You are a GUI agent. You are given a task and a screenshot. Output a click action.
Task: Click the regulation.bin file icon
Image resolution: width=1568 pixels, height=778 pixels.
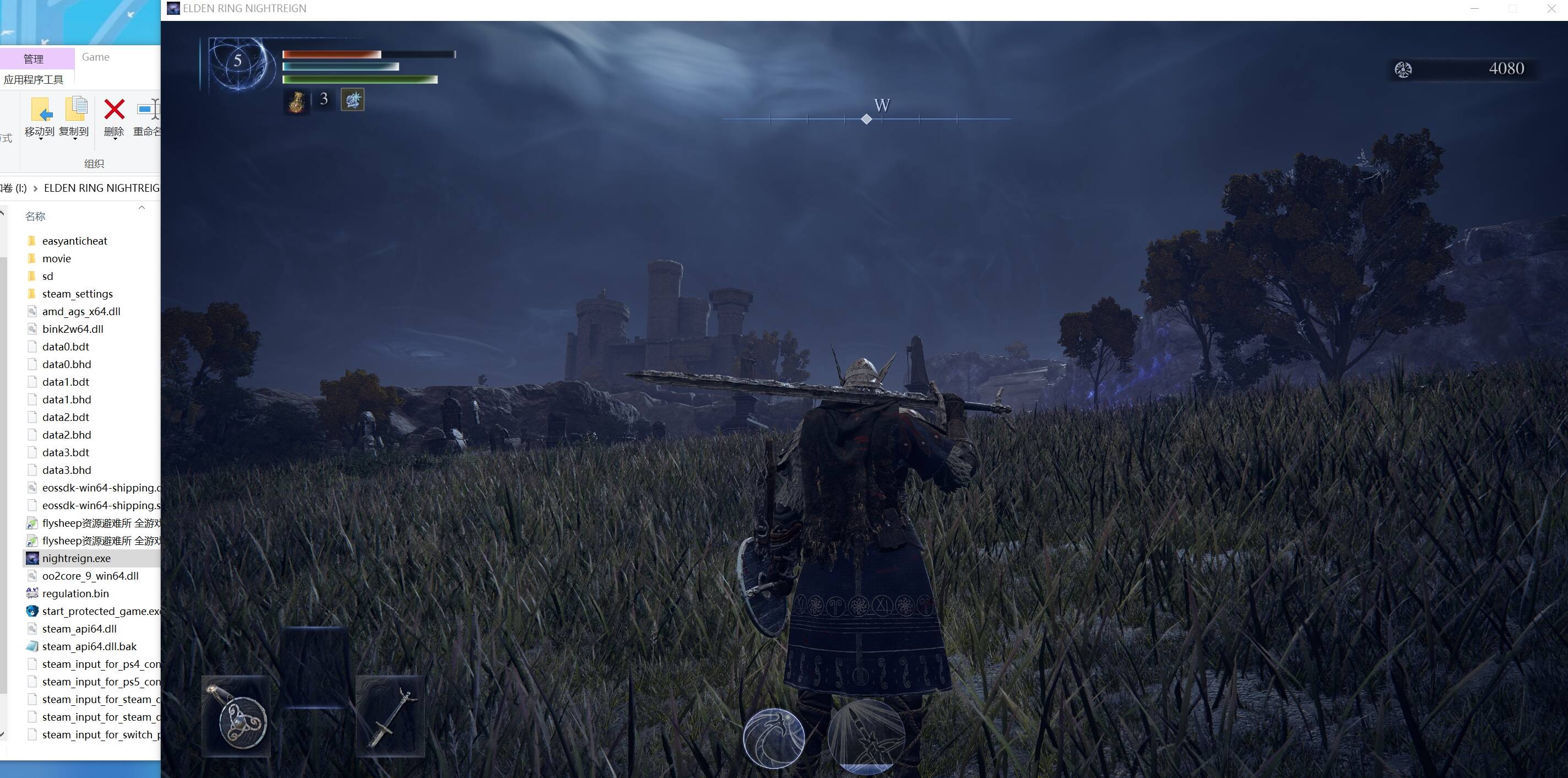click(x=31, y=593)
